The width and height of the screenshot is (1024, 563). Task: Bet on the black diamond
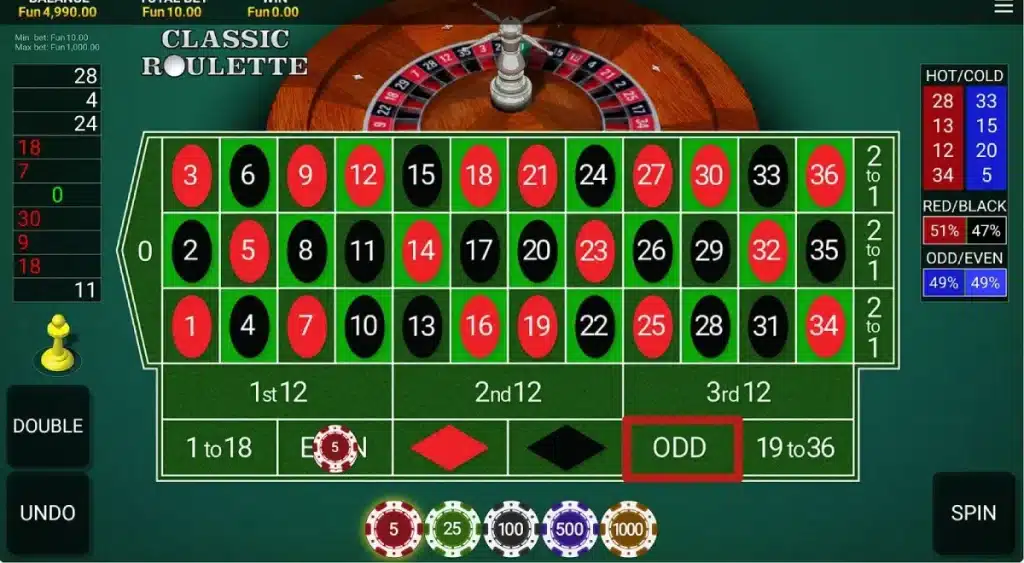click(x=565, y=447)
